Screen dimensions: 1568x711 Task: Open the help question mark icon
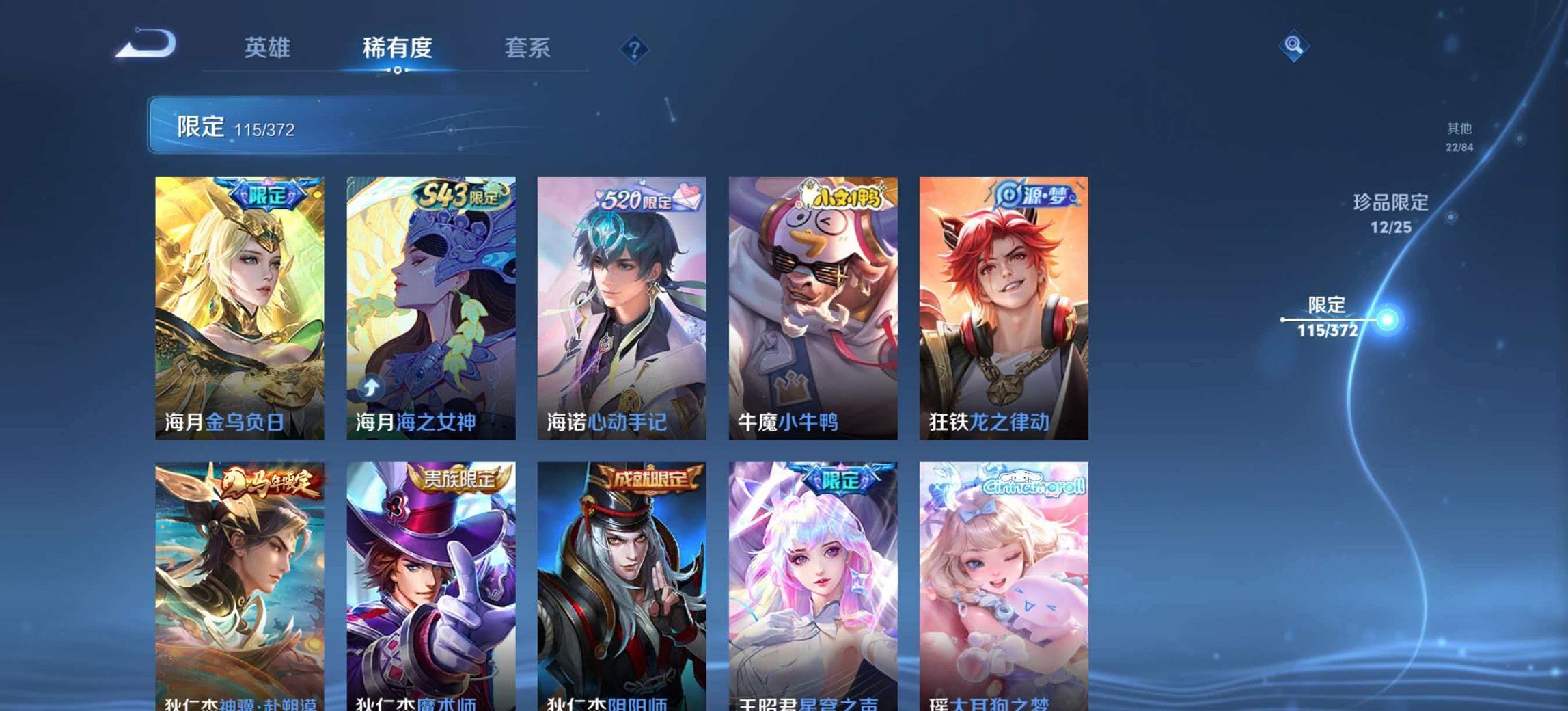(635, 46)
